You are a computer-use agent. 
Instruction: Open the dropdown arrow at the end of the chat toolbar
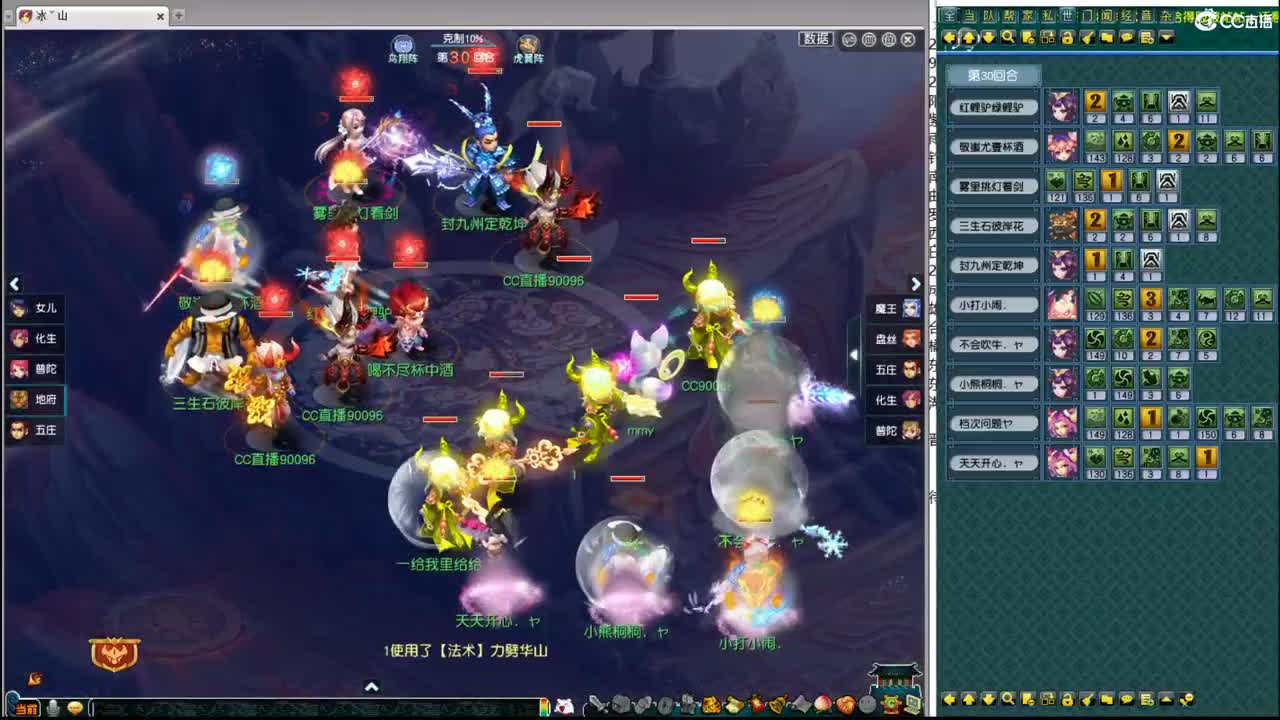coord(1165,37)
